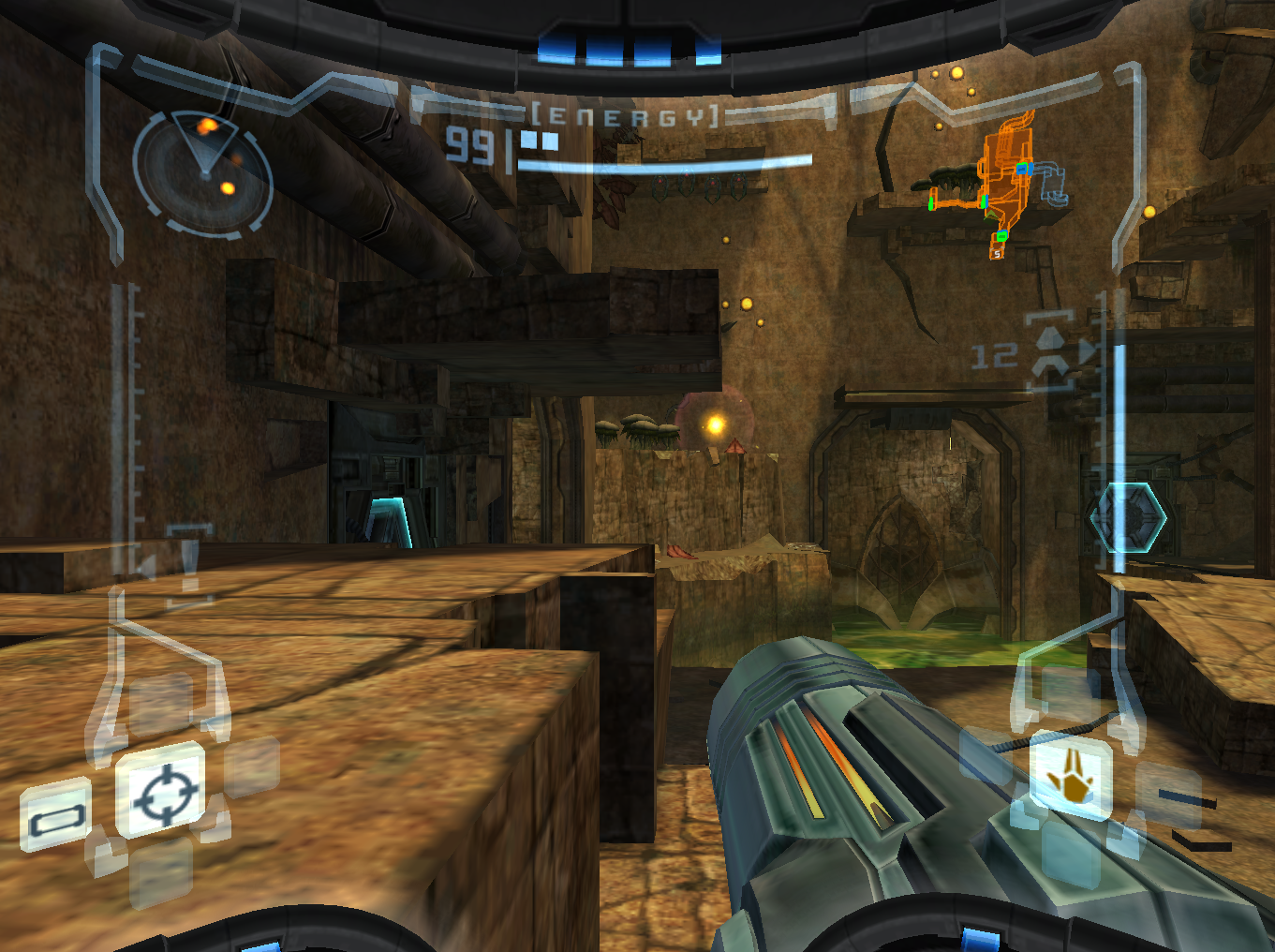Switch to the Scan Visor icon
This screenshot has width=1275, height=952.
[x=56, y=815]
